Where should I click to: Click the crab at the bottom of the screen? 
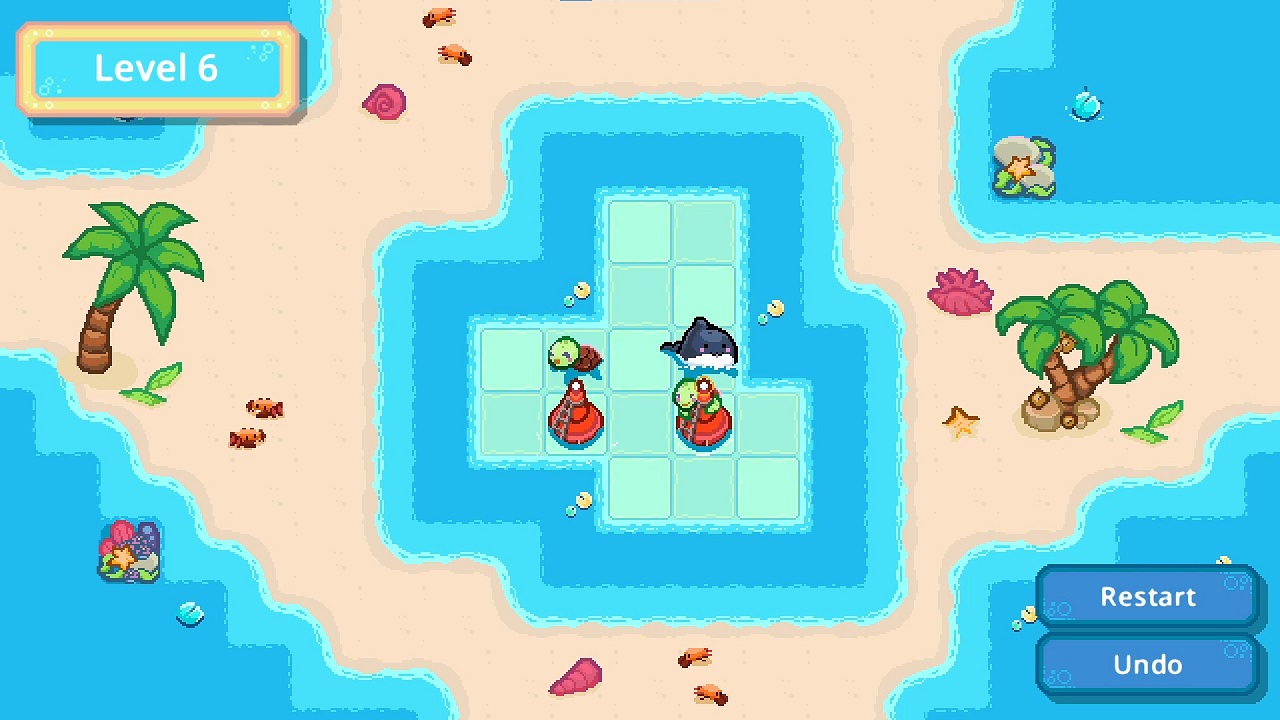[x=694, y=655]
